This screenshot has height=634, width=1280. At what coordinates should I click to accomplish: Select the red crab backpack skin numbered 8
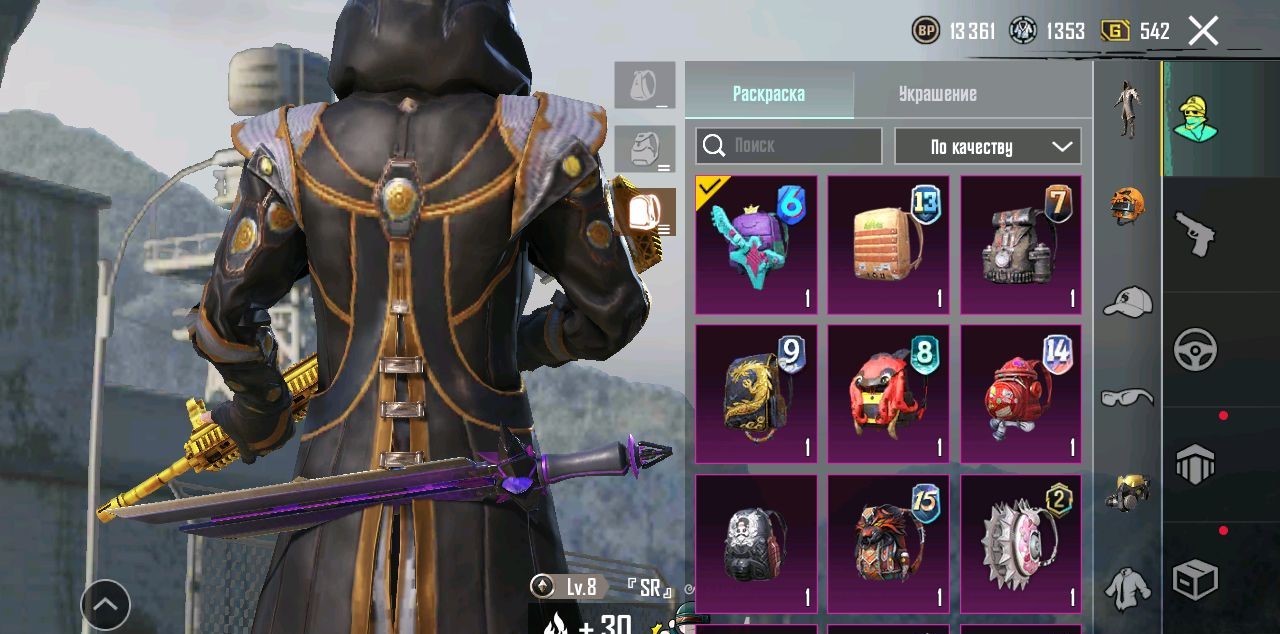888,394
